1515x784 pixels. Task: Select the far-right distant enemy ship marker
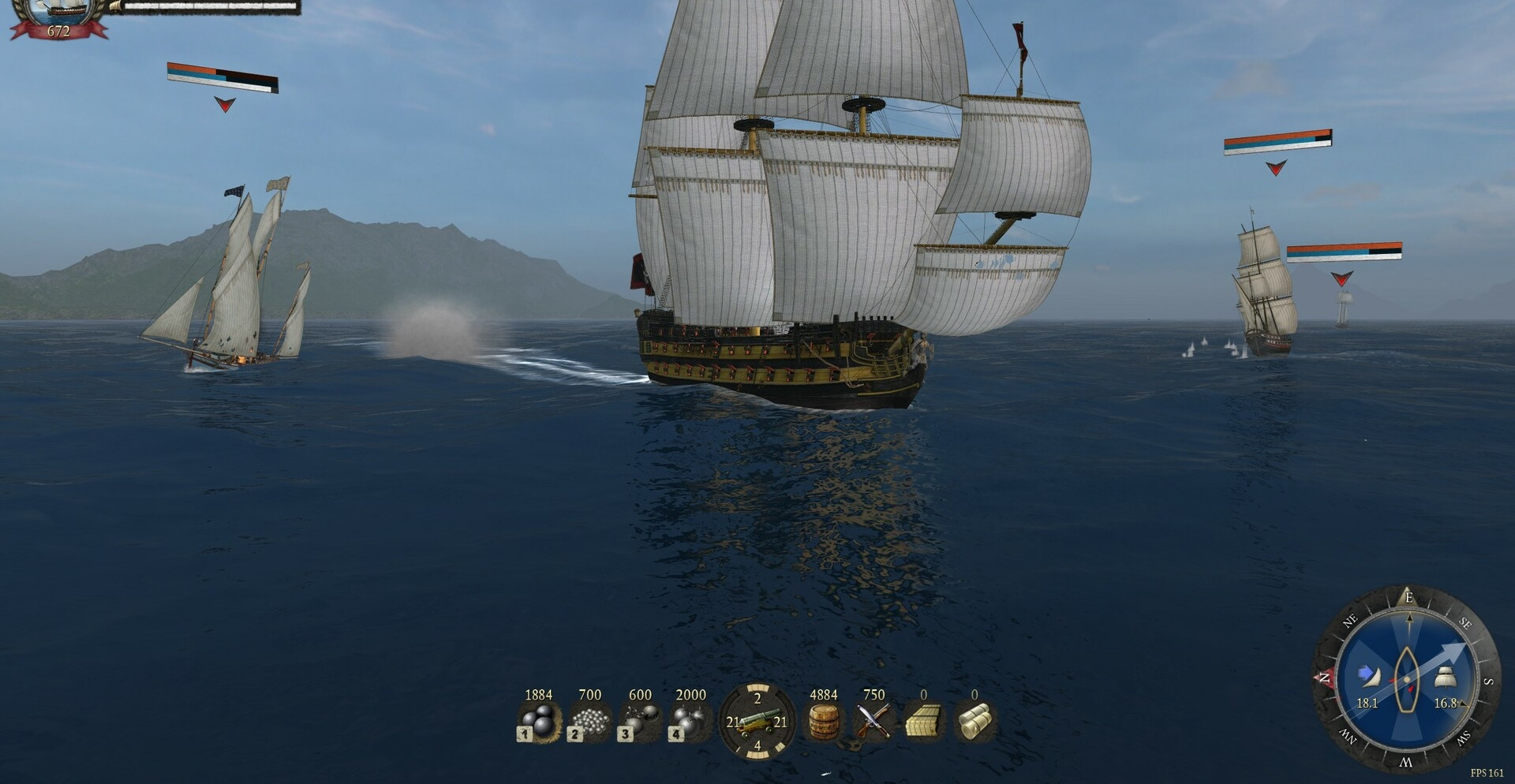pyautogui.click(x=1341, y=278)
